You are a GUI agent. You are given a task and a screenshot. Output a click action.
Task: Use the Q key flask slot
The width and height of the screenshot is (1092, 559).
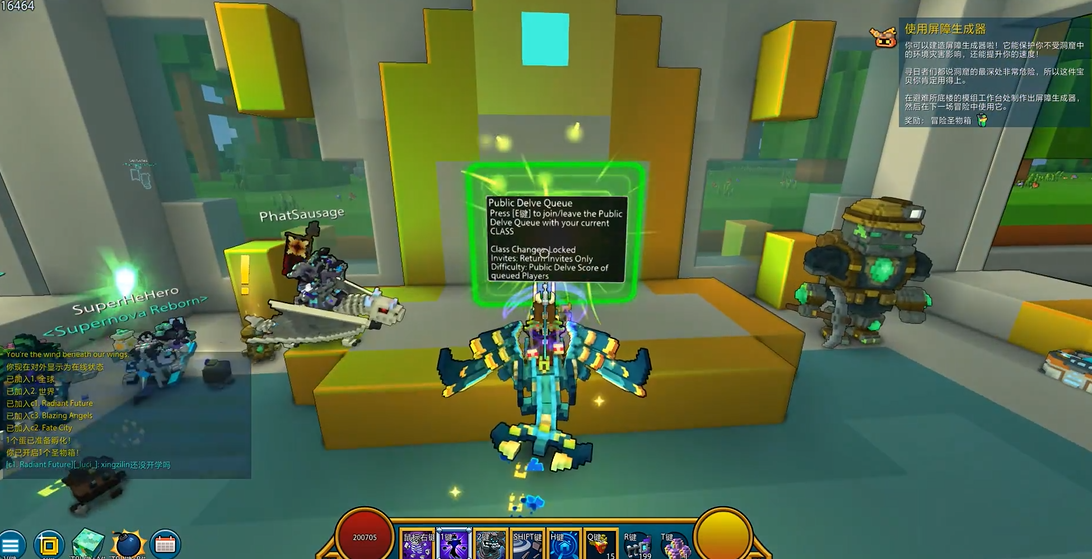coord(600,545)
